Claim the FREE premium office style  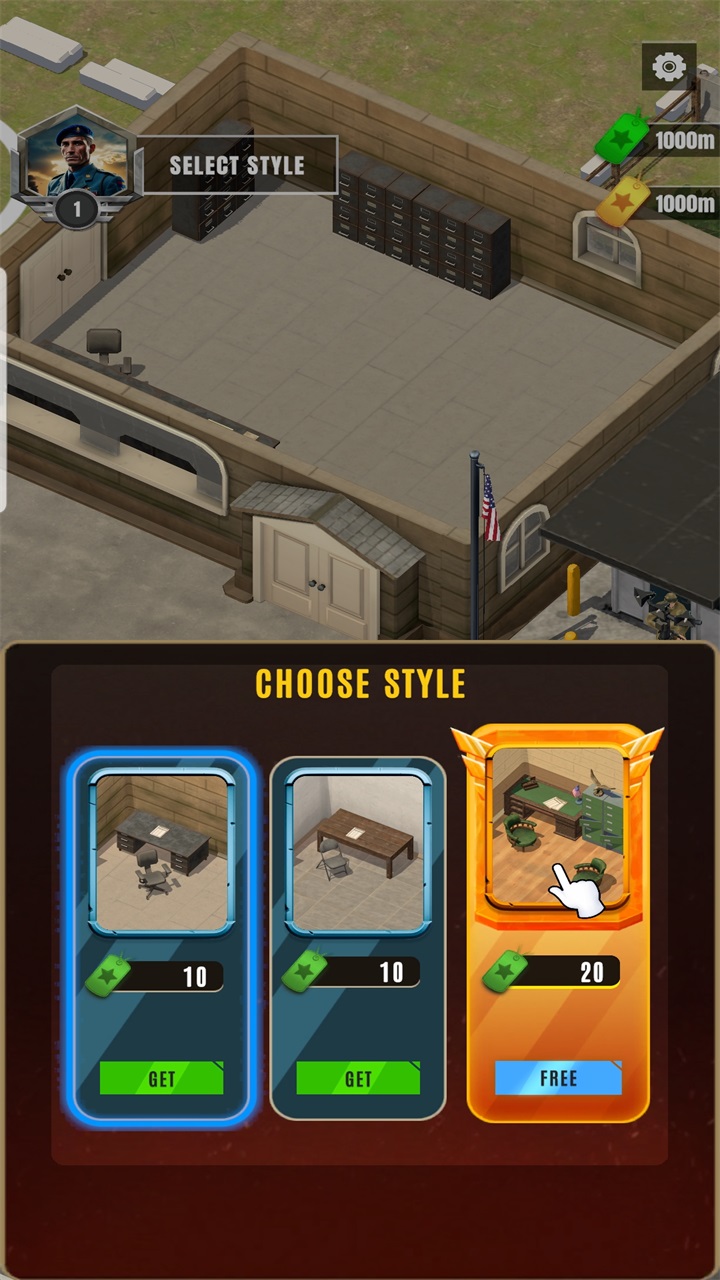558,1078
